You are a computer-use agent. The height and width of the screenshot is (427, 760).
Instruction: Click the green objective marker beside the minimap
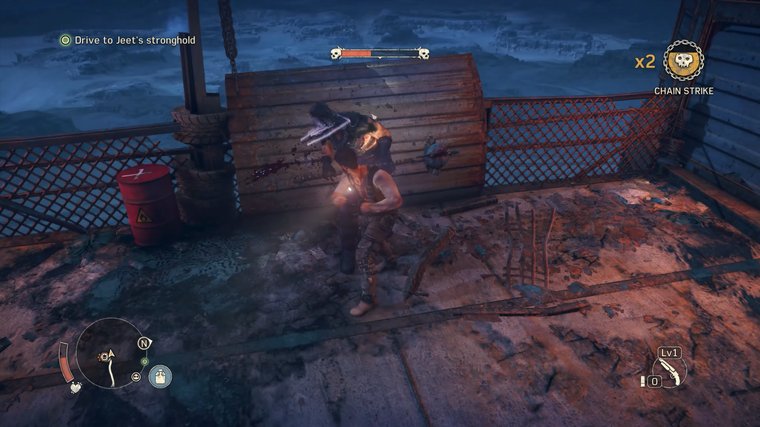[144, 361]
